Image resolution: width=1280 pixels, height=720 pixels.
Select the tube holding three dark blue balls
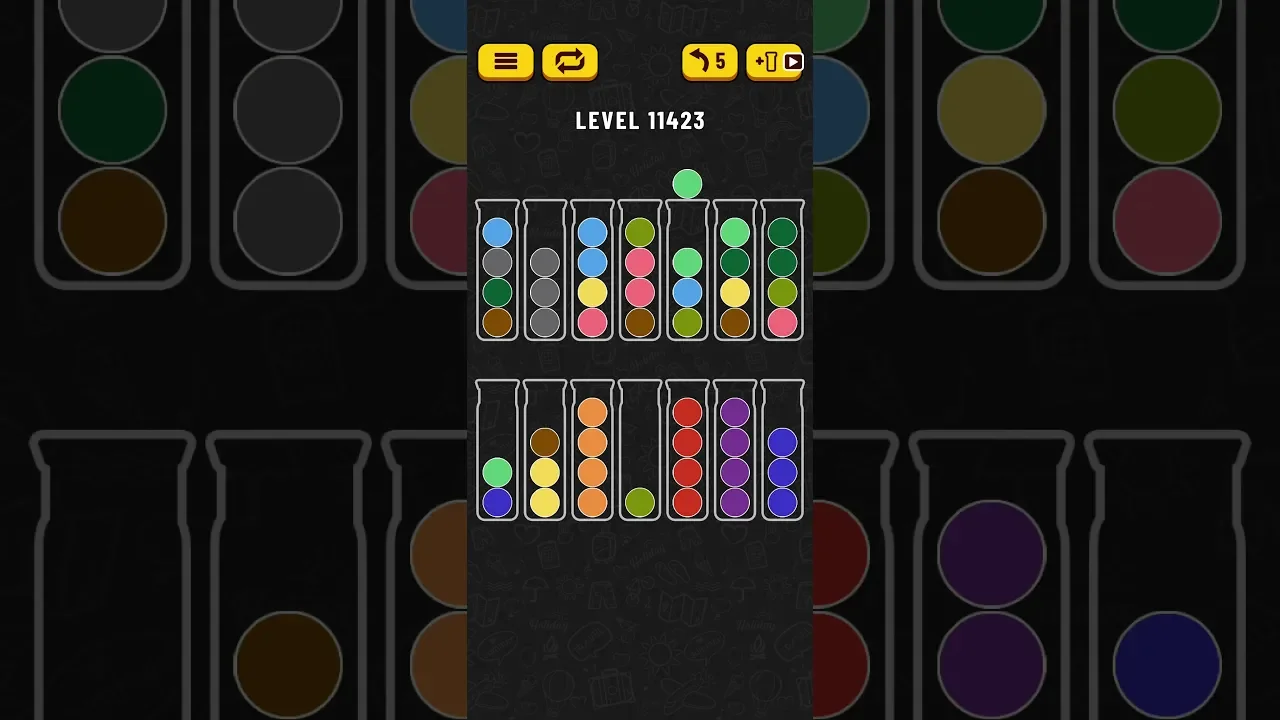click(782, 452)
